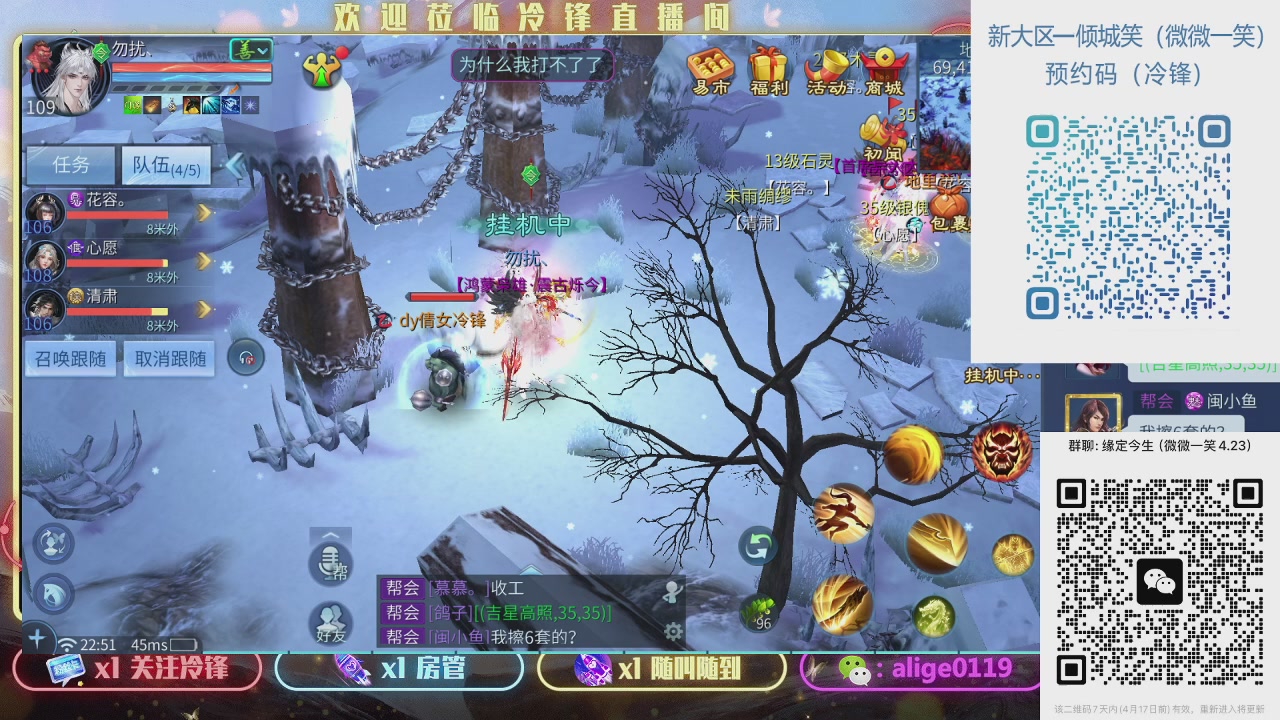Activate the red demon face skill
This screenshot has width=1280, height=720.
pyautogui.click(x=1002, y=452)
